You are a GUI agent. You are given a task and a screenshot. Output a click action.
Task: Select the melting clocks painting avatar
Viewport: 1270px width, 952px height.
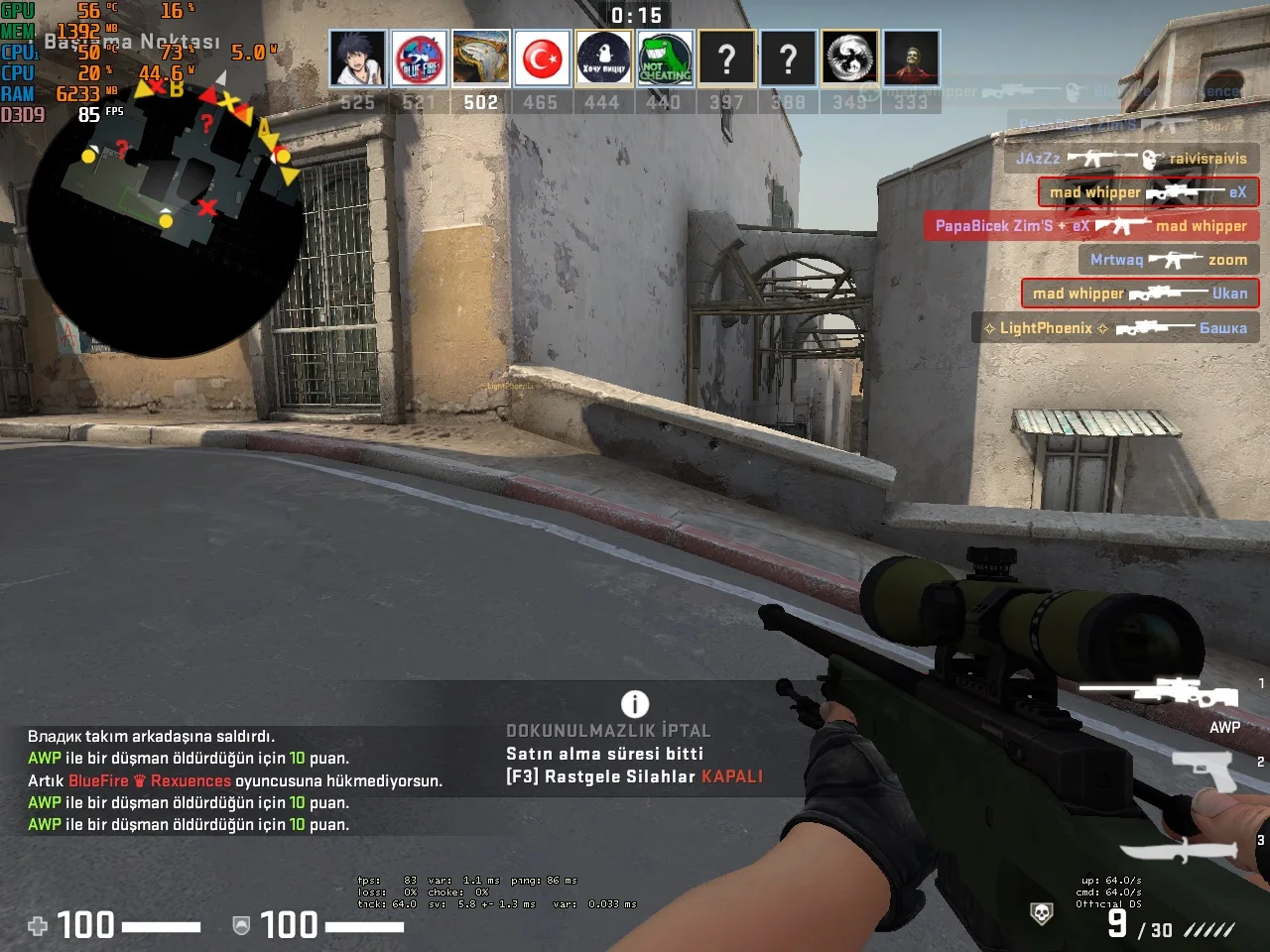[481, 59]
